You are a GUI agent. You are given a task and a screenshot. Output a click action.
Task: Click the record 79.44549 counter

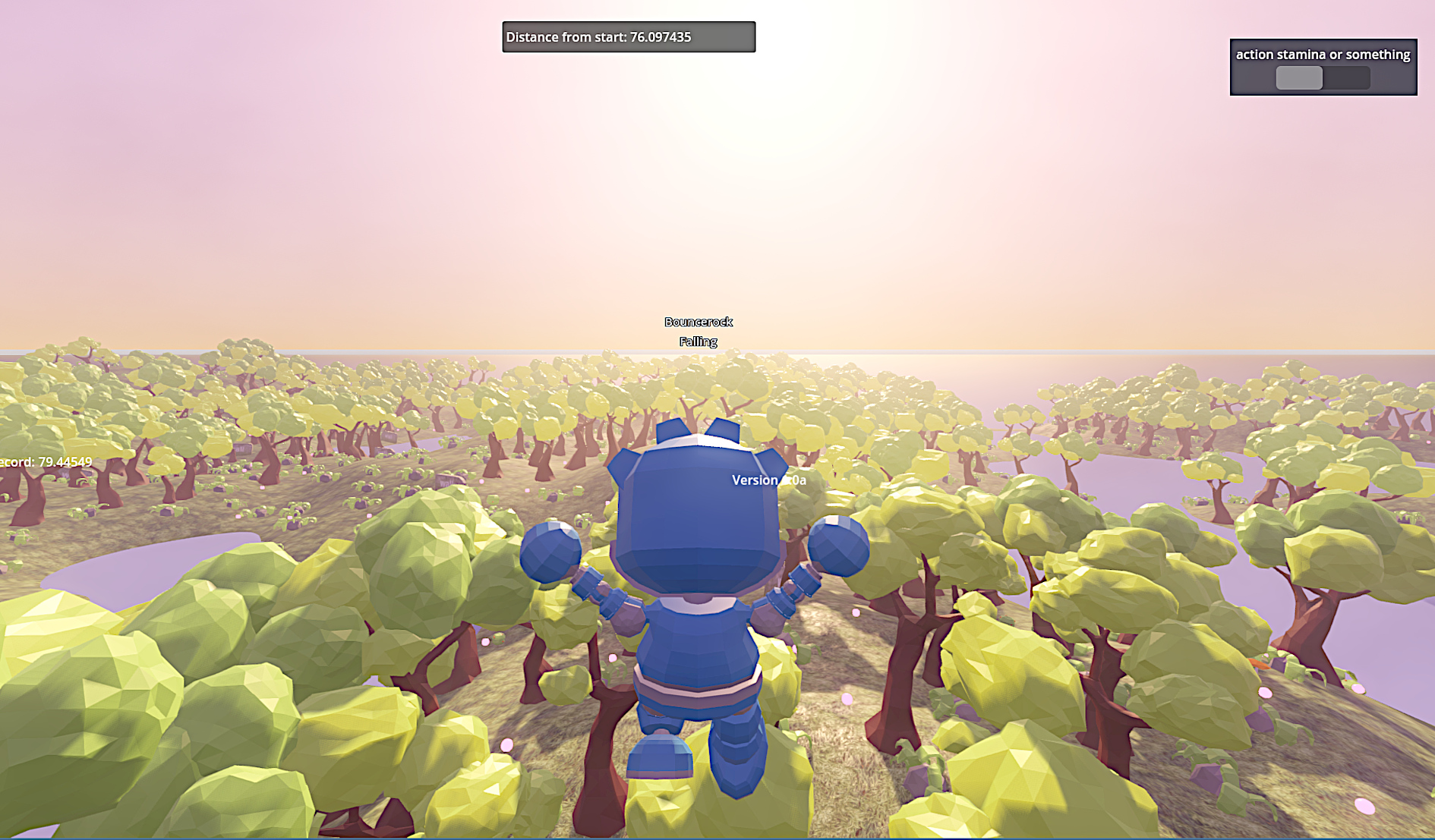46,461
